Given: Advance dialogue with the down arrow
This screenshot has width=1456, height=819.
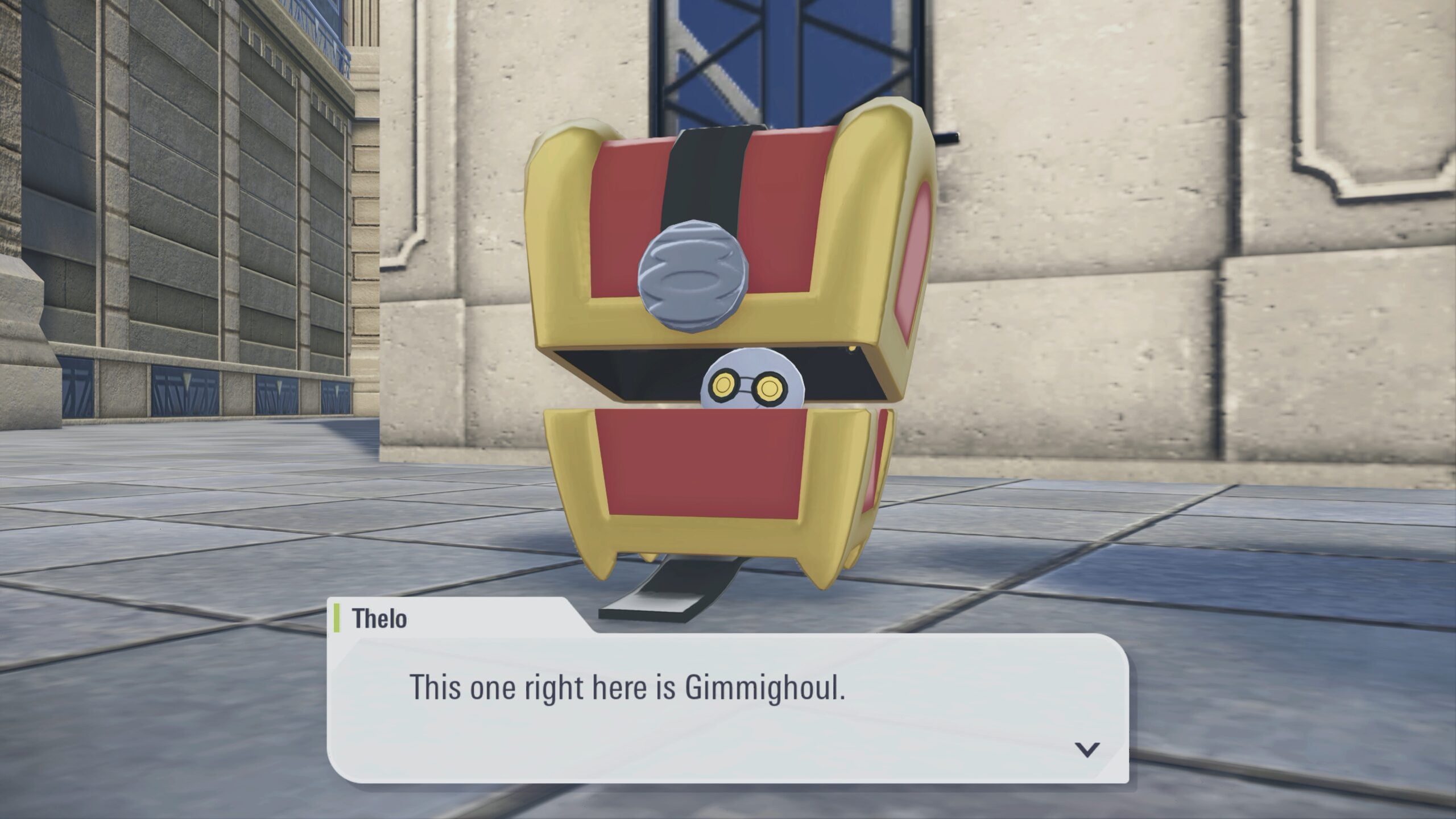Looking at the screenshot, I should pyautogui.click(x=1087, y=750).
